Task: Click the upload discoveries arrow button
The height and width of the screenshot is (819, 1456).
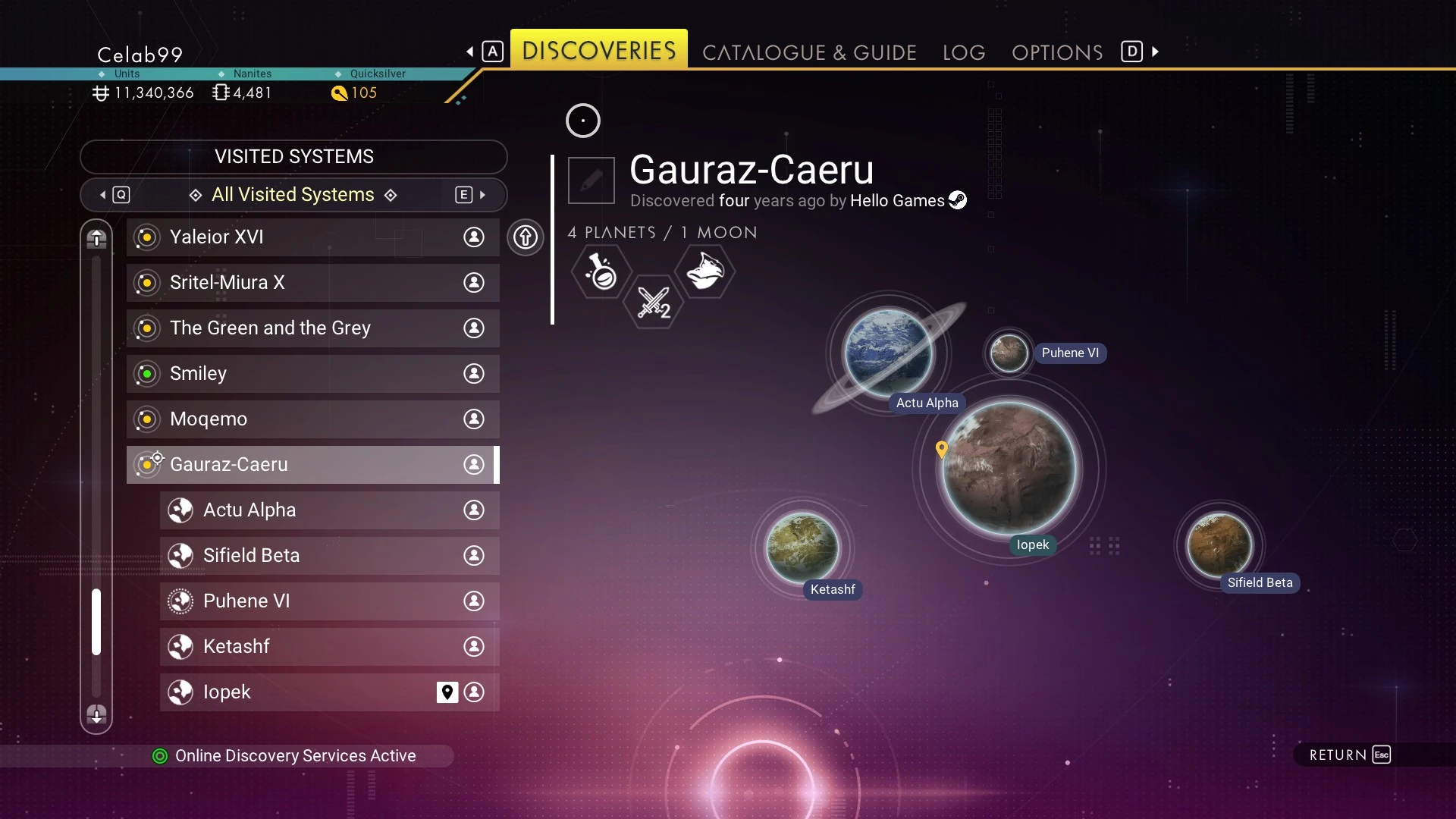Action: [x=526, y=237]
